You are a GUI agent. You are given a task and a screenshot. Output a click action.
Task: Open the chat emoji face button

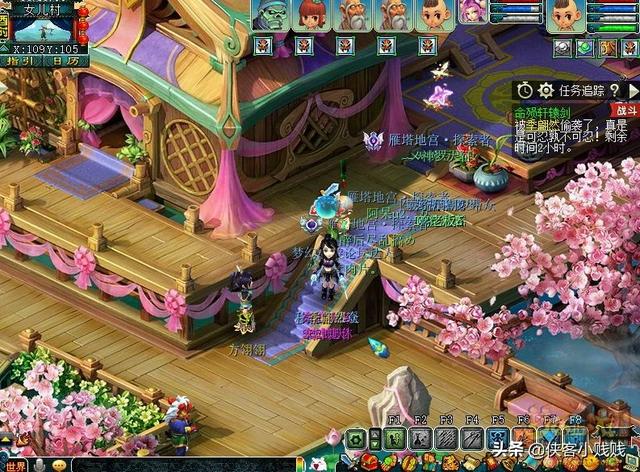(61, 464)
